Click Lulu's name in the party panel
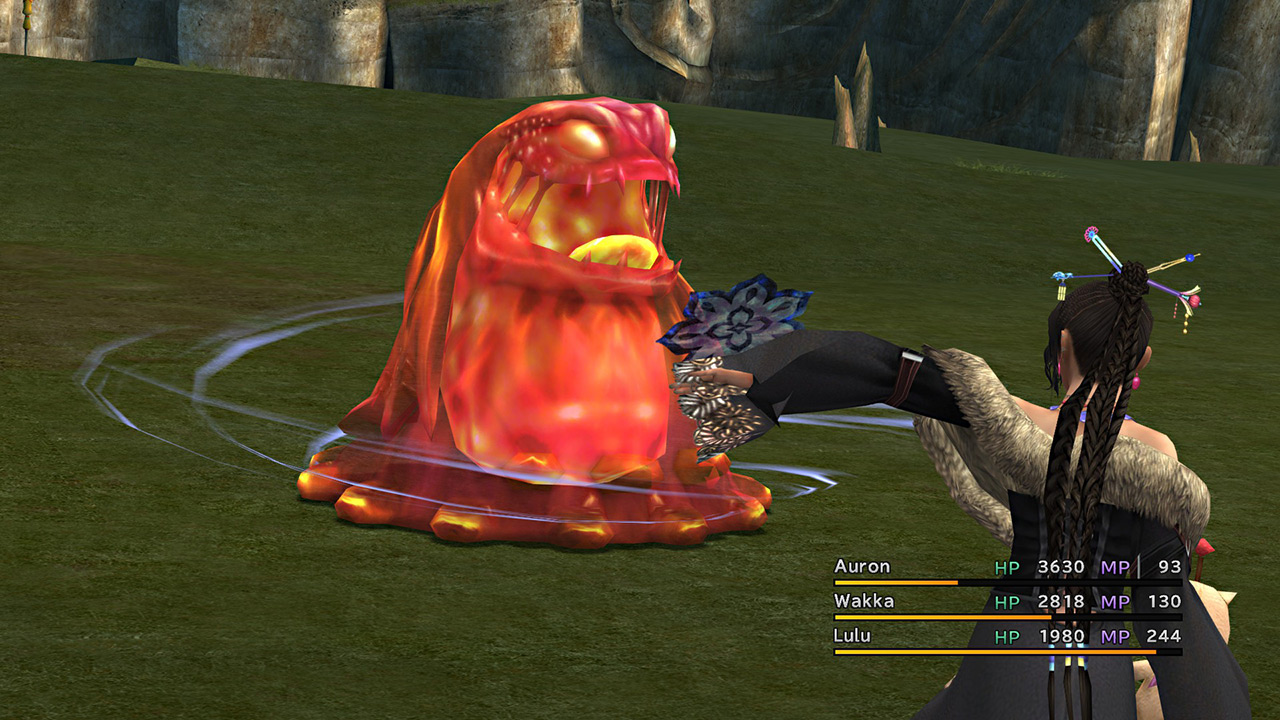Image resolution: width=1280 pixels, height=720 pixels. coord(852,636)
